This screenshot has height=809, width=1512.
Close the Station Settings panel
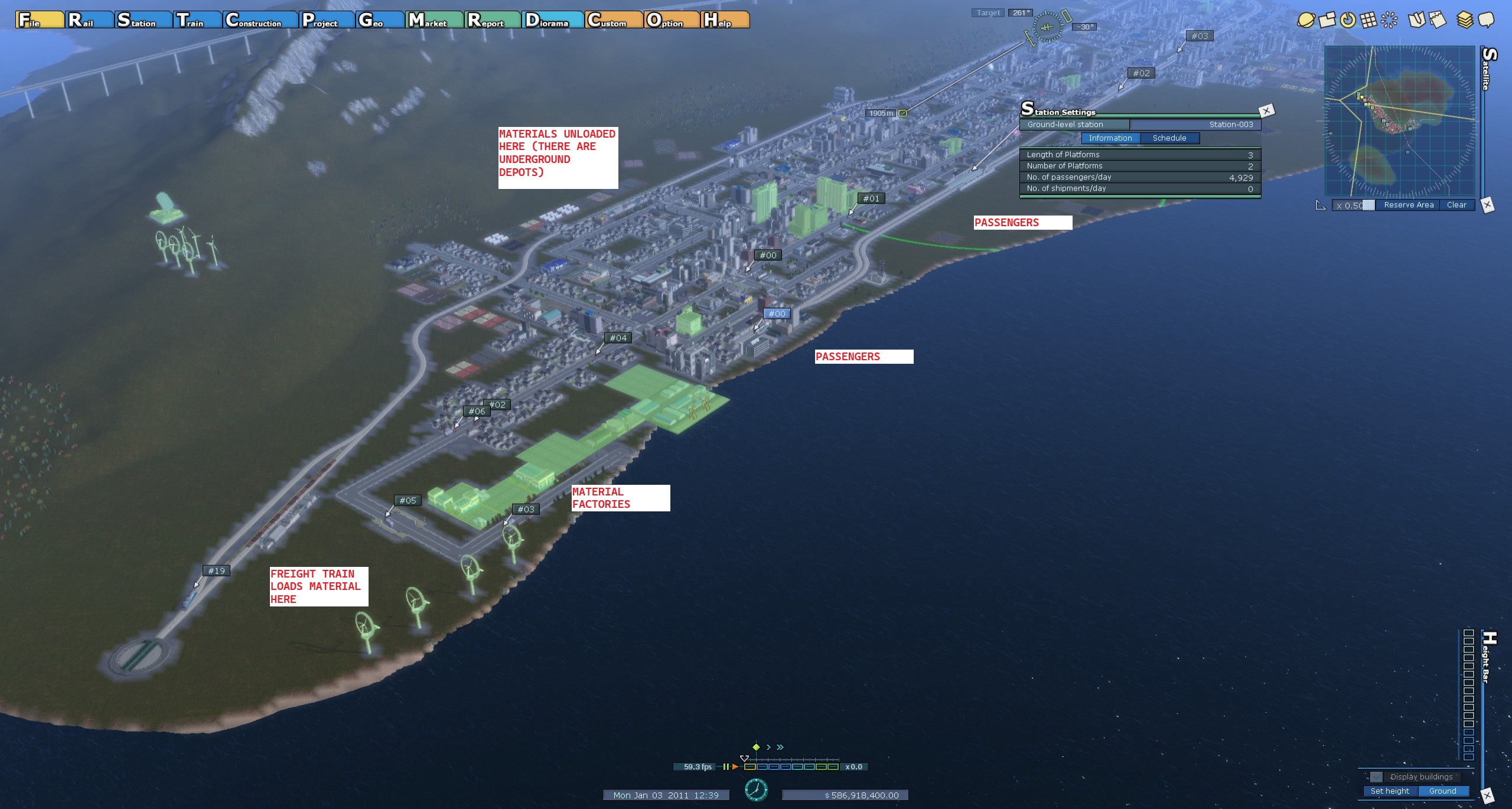point(1266,110)
